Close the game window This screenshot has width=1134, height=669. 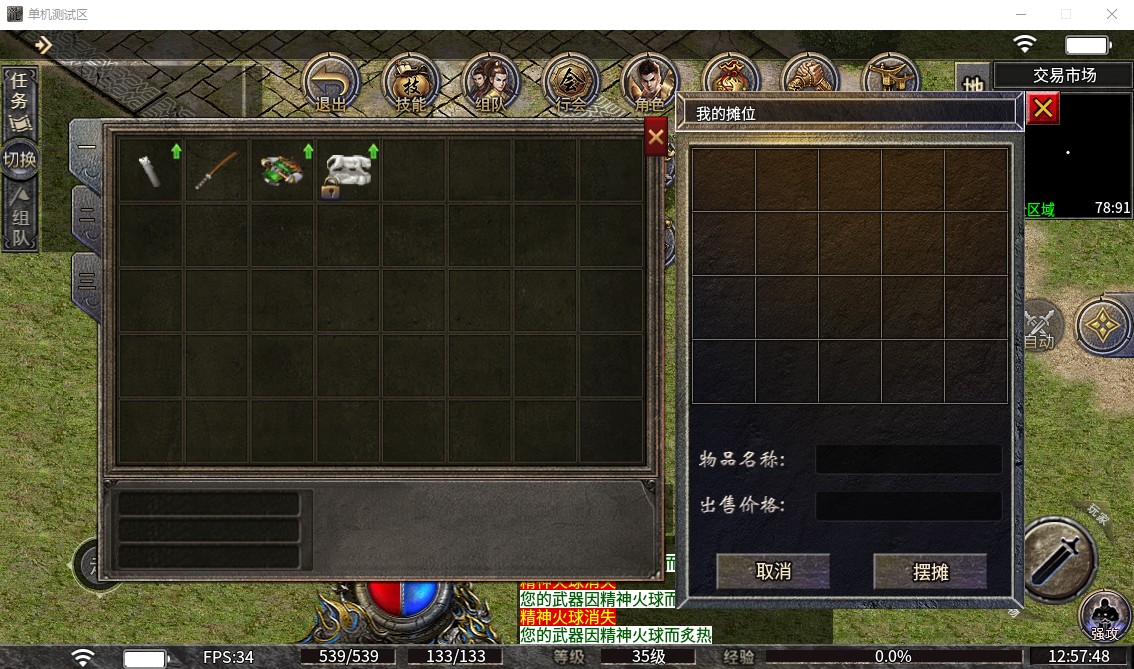click(1111, 14)
